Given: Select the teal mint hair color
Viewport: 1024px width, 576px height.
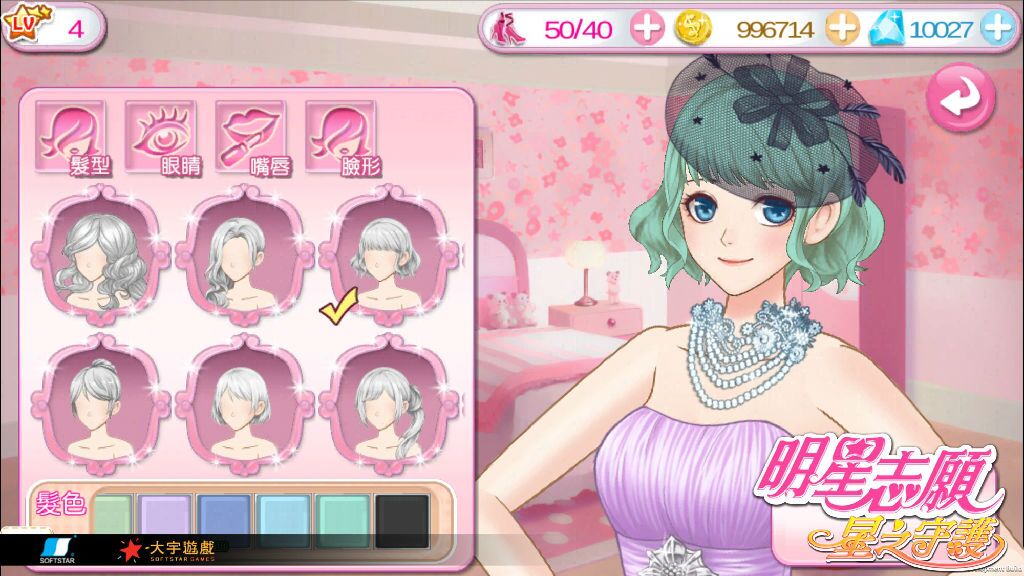Looking at the screenshot, I should 344,518.
